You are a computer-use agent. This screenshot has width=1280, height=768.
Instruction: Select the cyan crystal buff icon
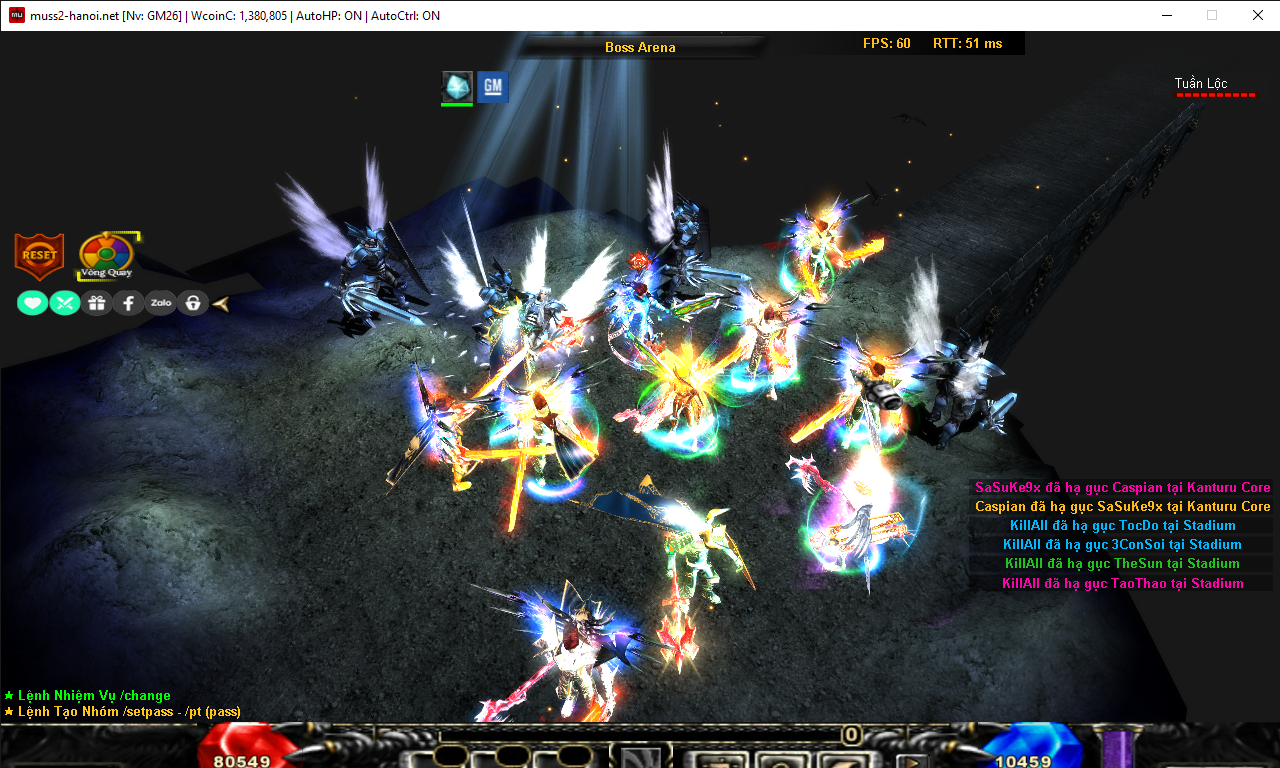tap(457, 87)
